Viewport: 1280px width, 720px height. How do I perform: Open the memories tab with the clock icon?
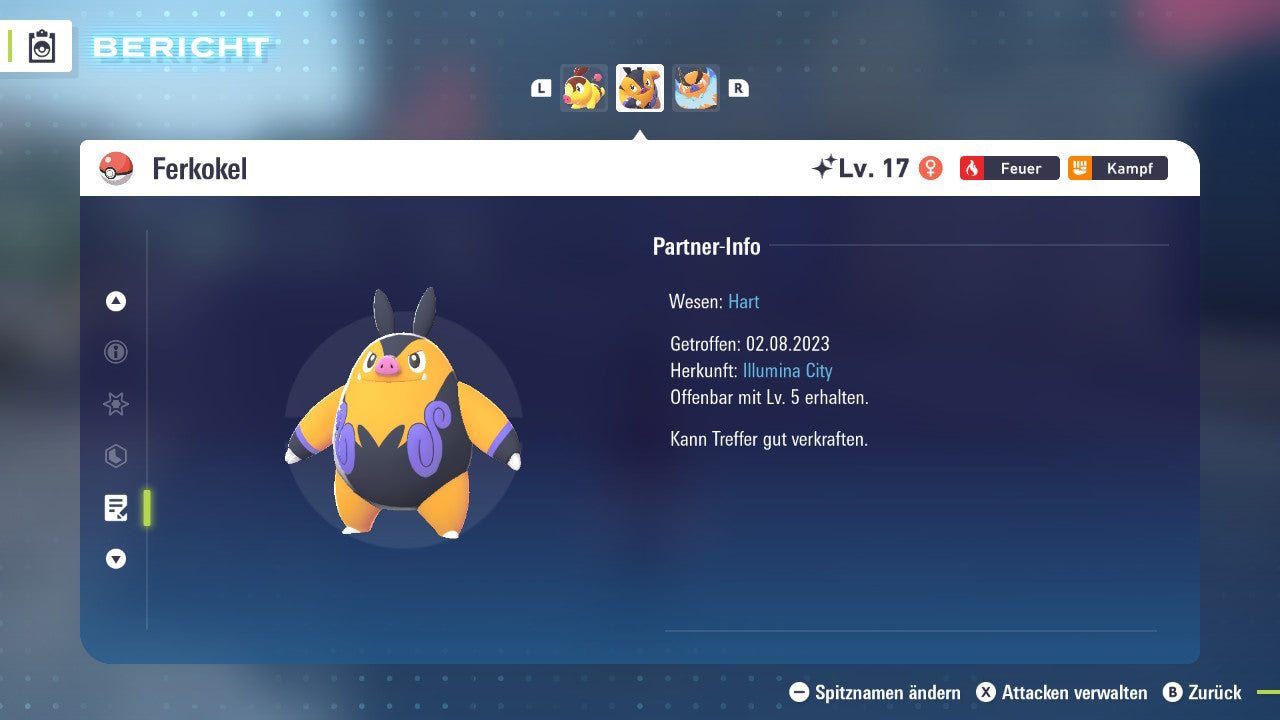pos(115,456)
